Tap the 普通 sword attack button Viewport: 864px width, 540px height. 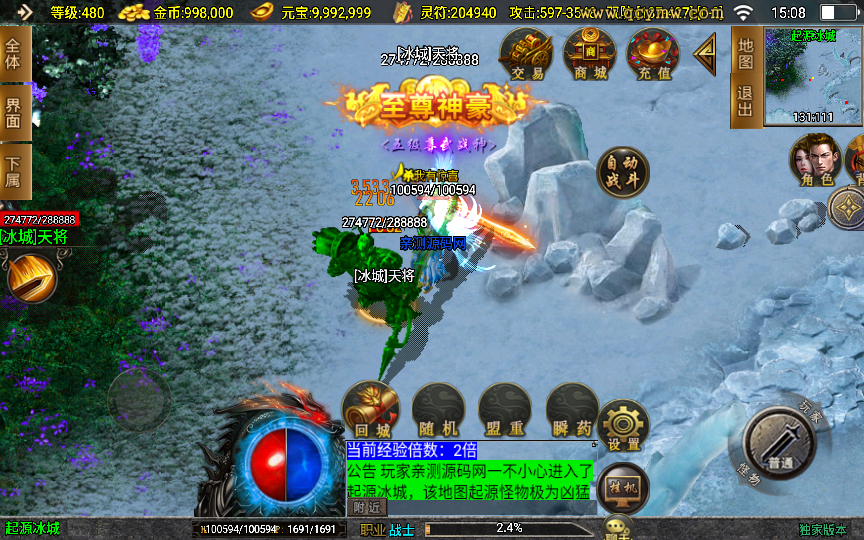tap(781, 443)
